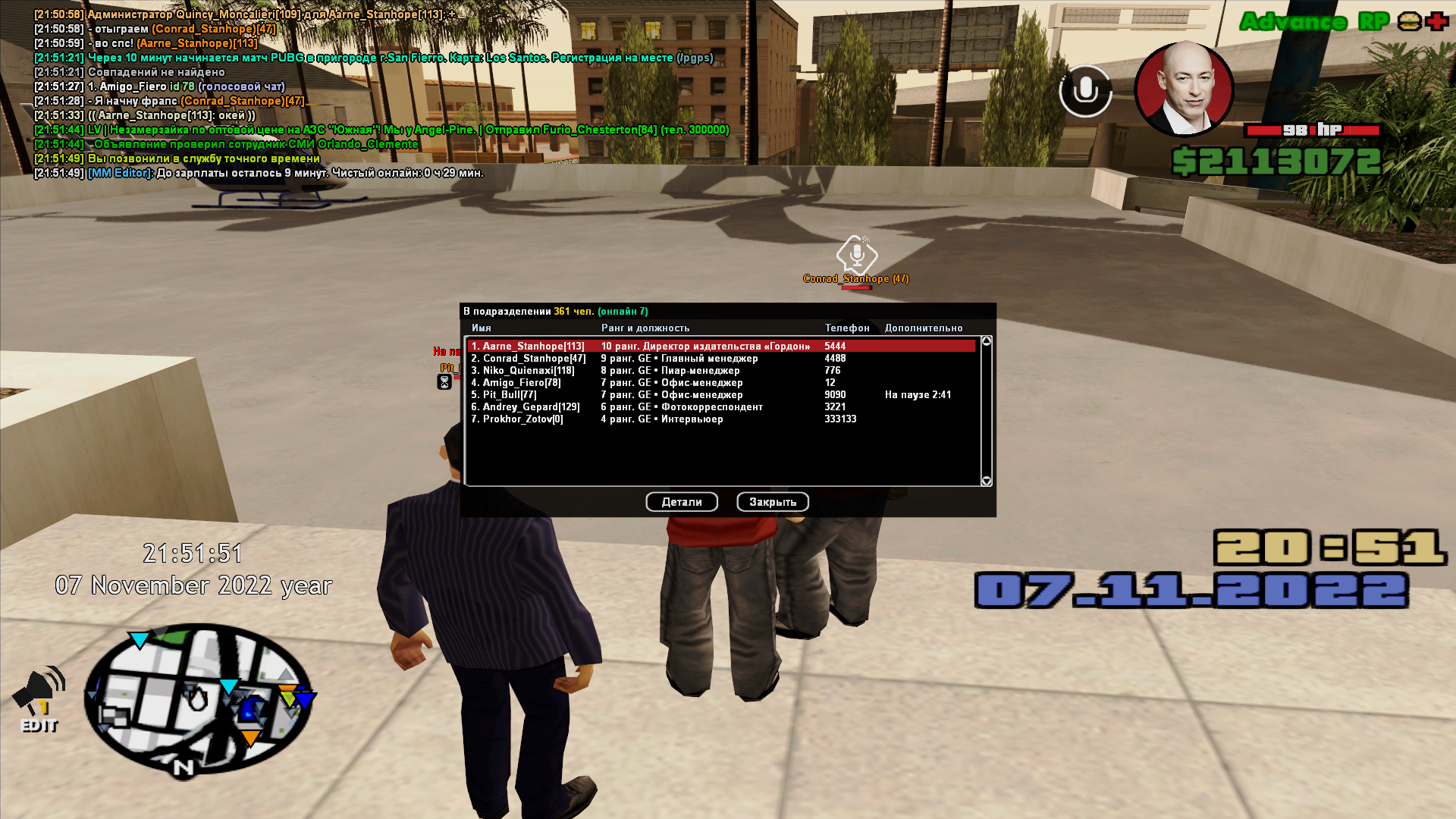Toggle the voice chat microphone icon
Image resolution: width=1456 pixels, height=819 pixels.
pyautogui.click(x=1085, y=91)
